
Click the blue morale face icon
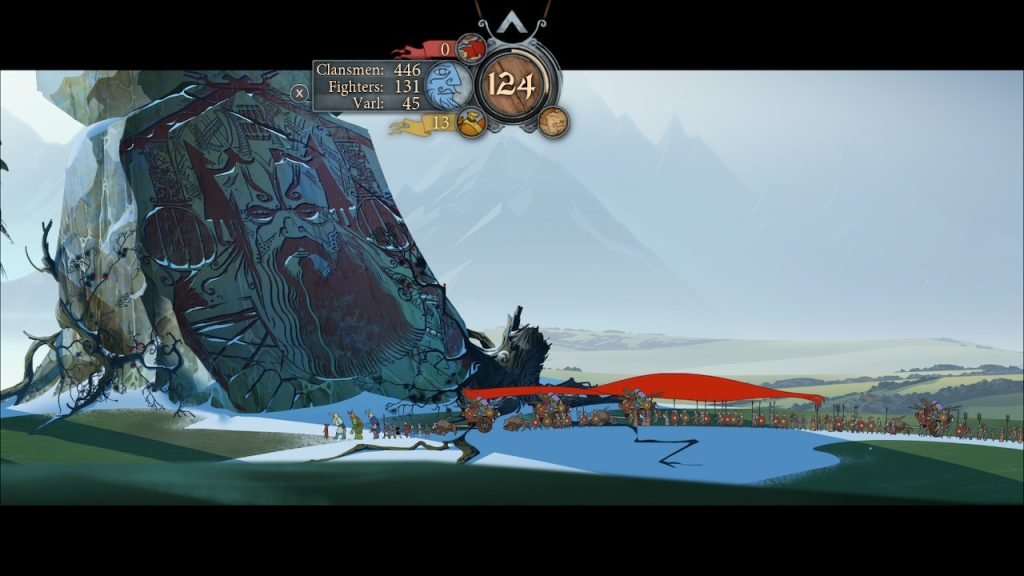click(x=447, y=86)
